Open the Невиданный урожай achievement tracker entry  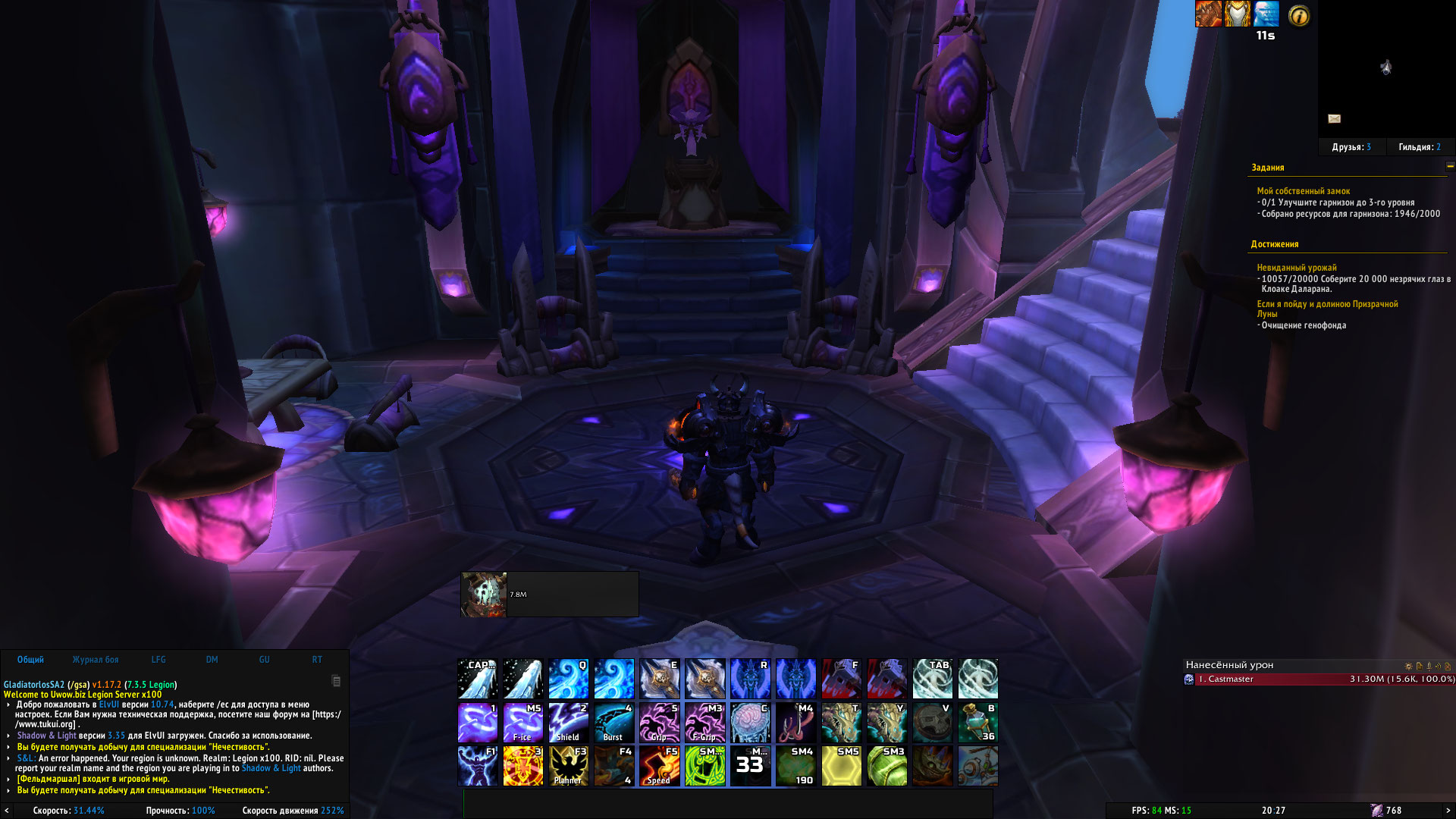point(1297,268)
